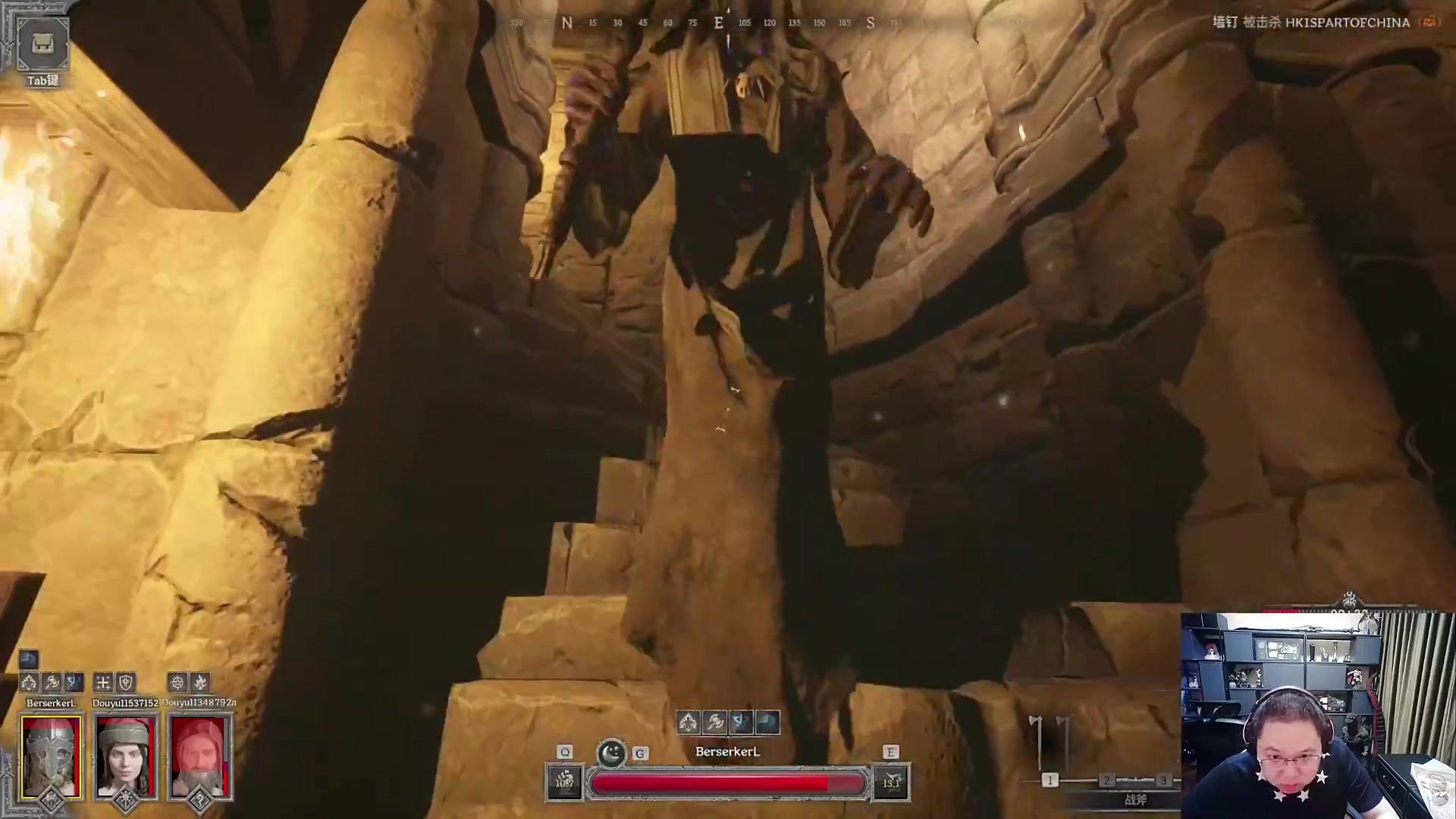Click the crescent moon rest icon
The height and width of the screenshot is (819, 1456).
click(611, 753)
